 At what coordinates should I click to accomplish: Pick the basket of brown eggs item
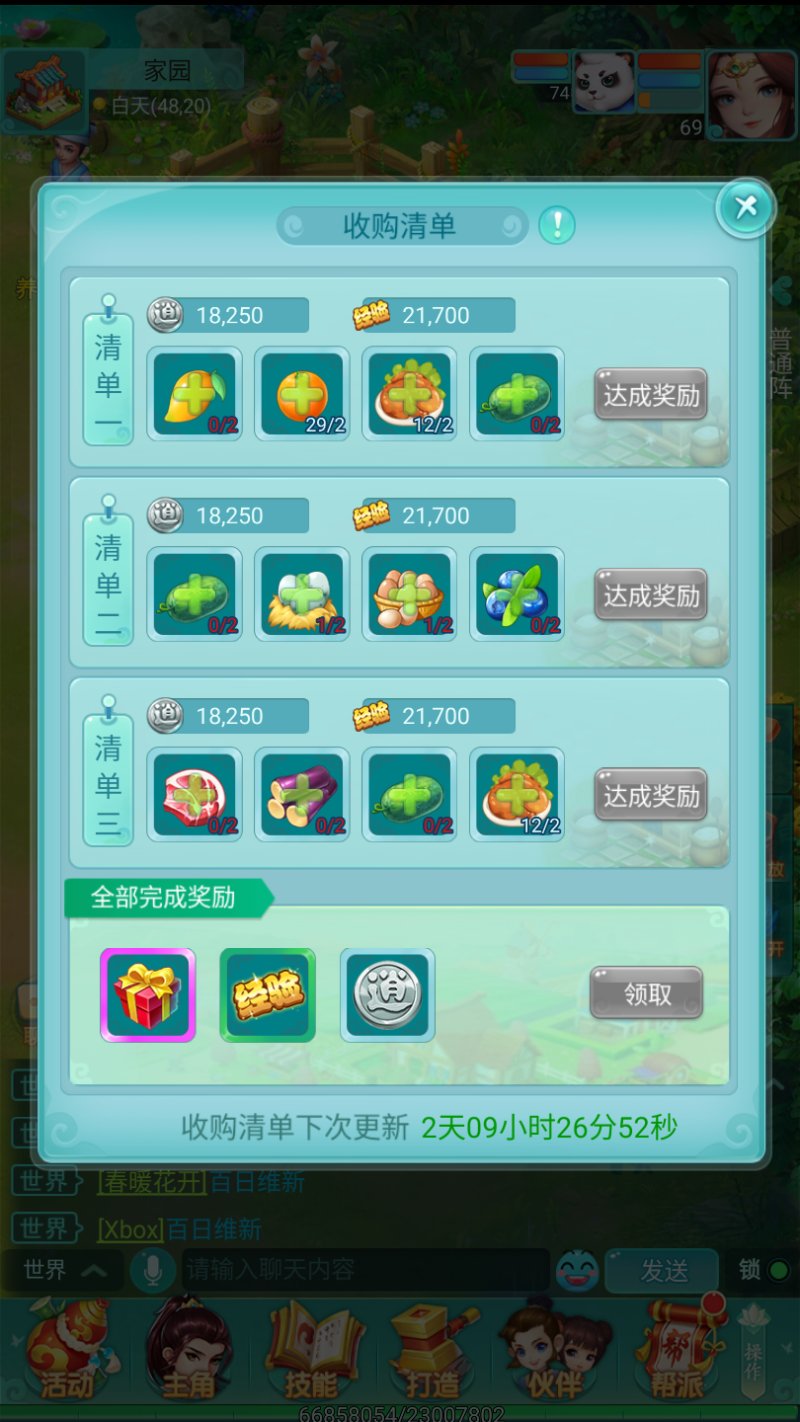pyautogui.click(x=409, y=594)
